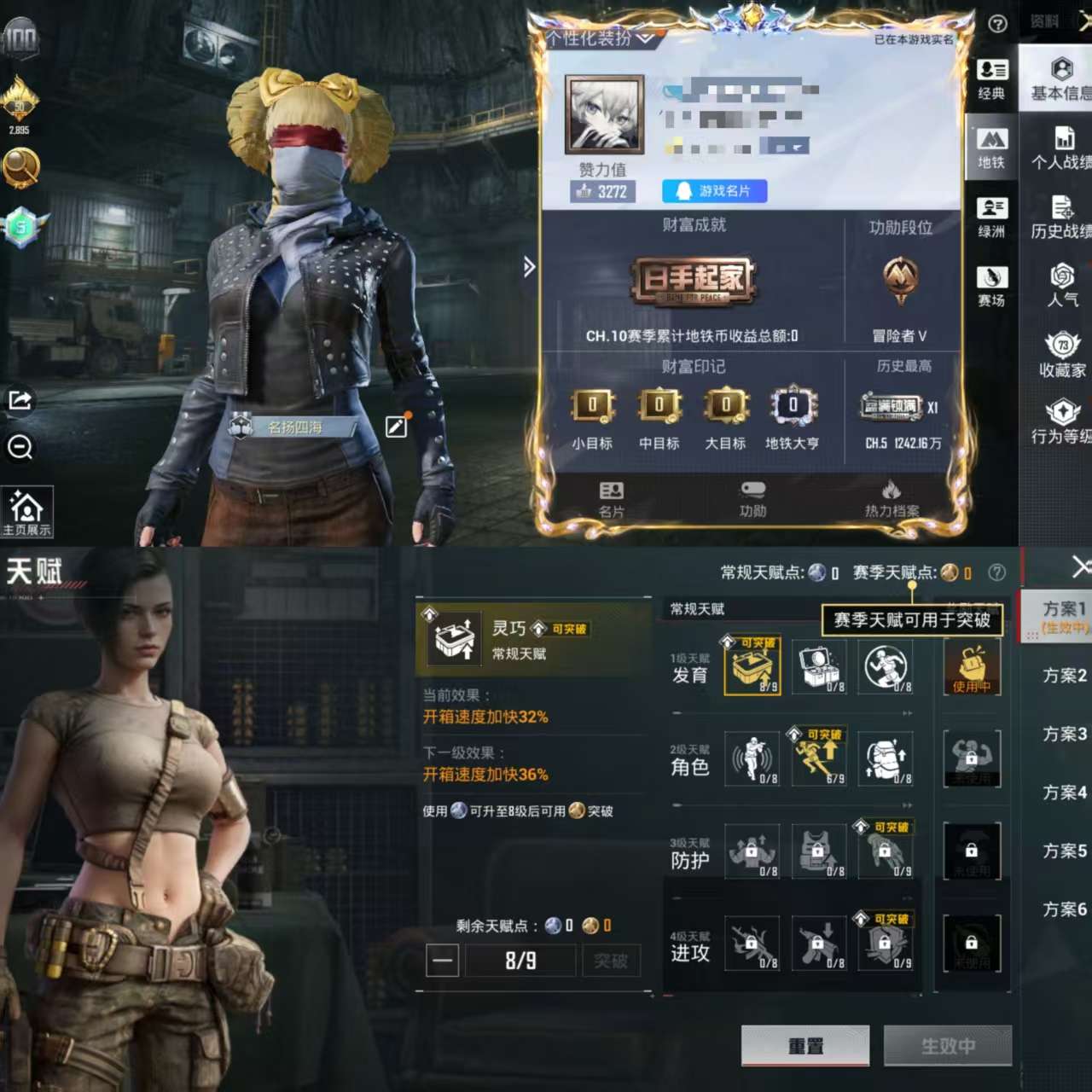Open the 绿洲 mode tab

[x=991, y=218]
